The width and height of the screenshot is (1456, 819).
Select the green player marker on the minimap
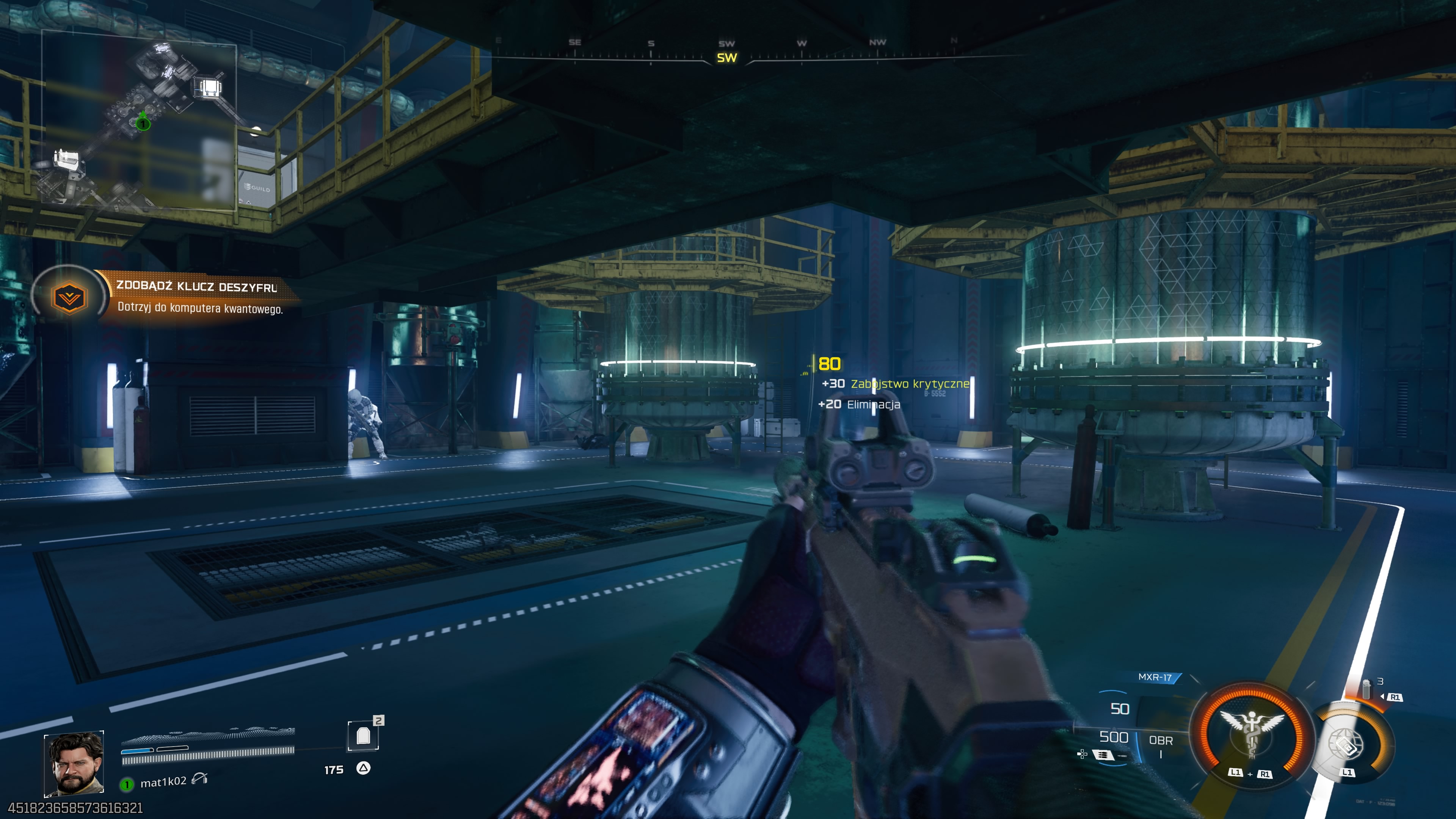pos(143,122)
